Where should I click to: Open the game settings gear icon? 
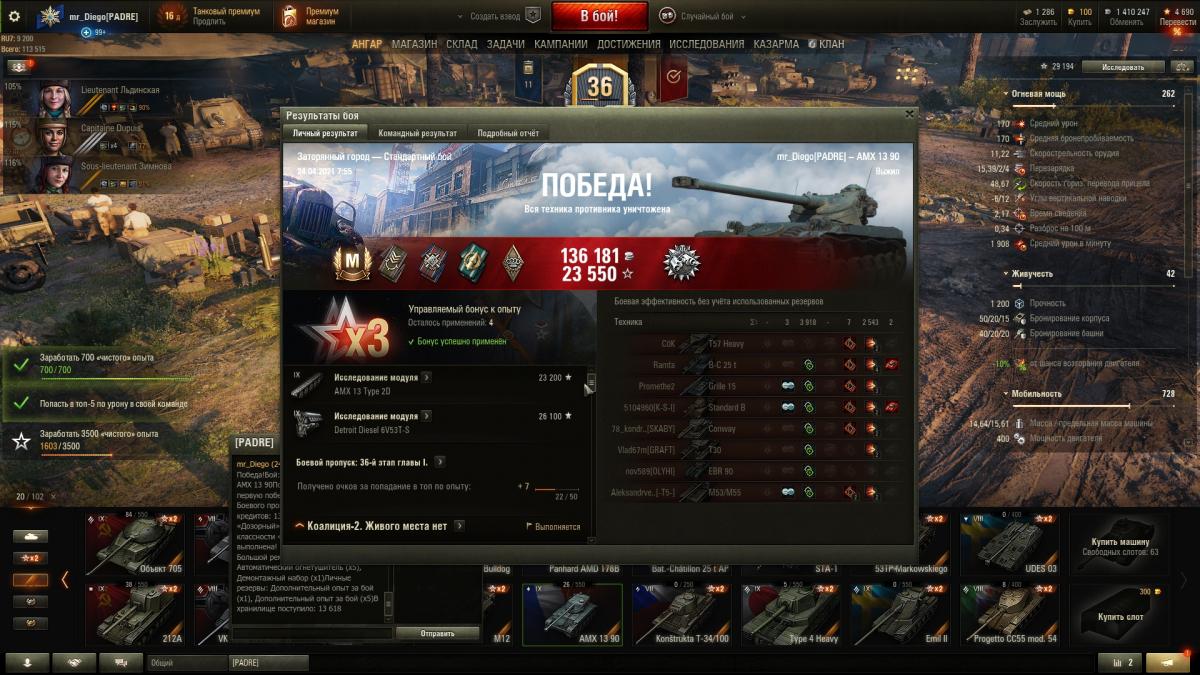(14, 16)
